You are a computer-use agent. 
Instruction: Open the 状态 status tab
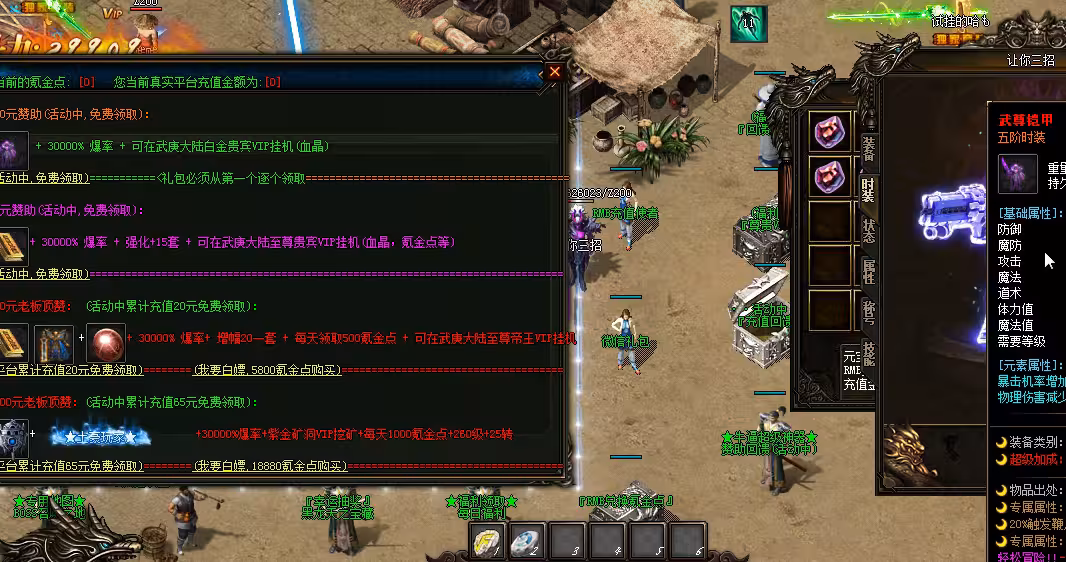867,230
